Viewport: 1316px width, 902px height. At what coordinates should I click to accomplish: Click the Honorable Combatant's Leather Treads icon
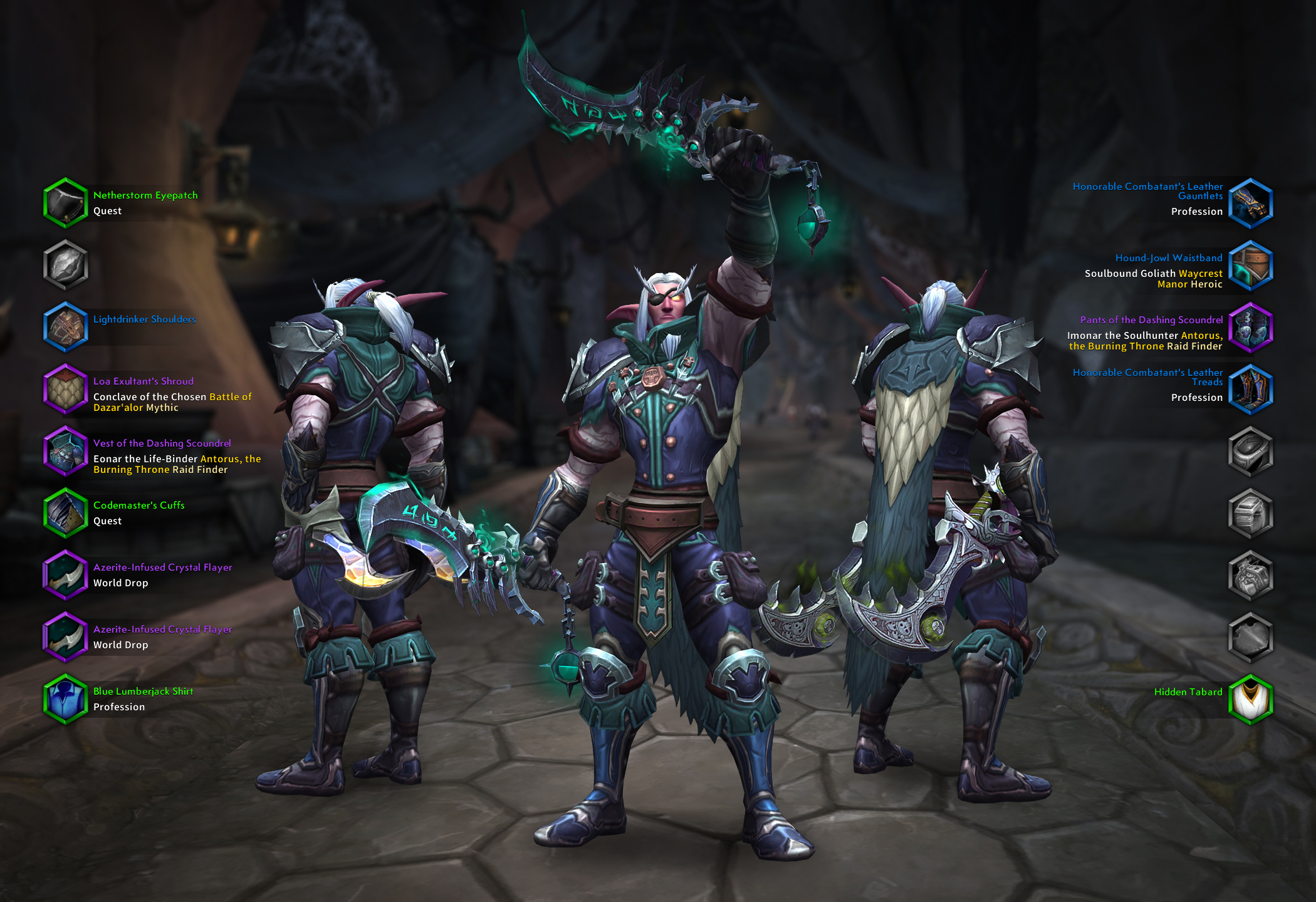point(1252,389)
